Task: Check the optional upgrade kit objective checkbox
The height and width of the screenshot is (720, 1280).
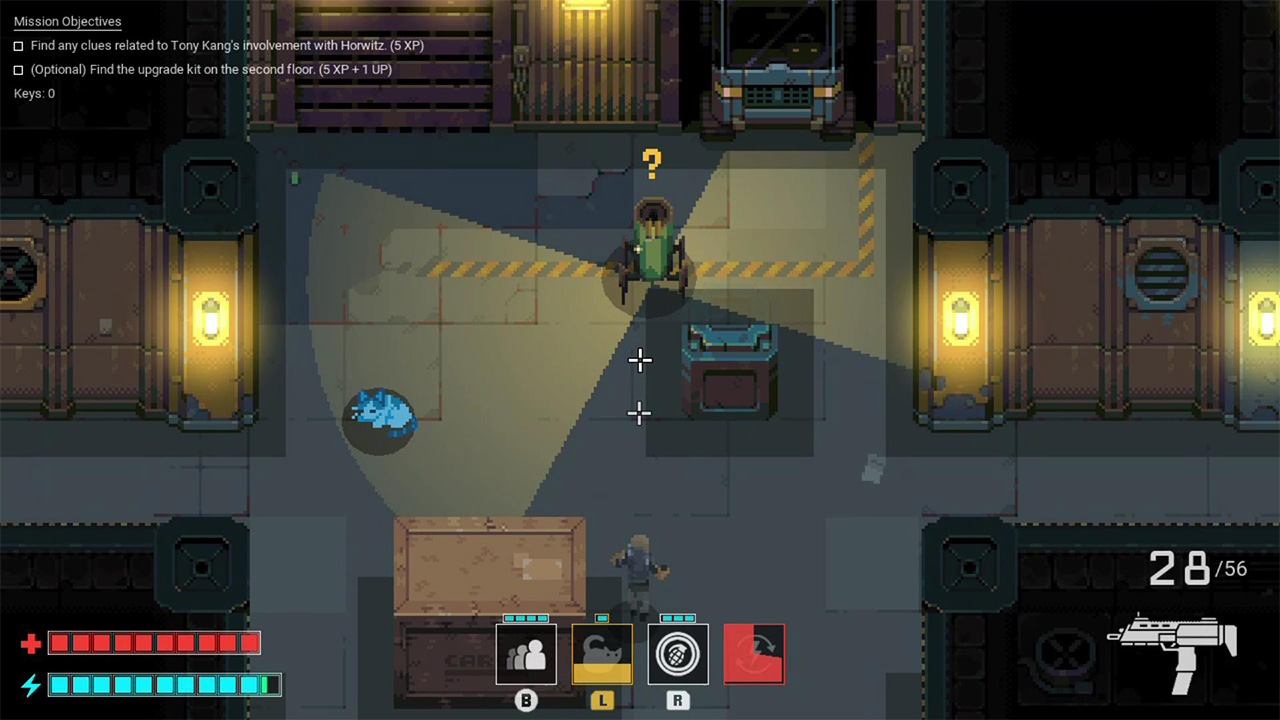Action: (16, 69)
